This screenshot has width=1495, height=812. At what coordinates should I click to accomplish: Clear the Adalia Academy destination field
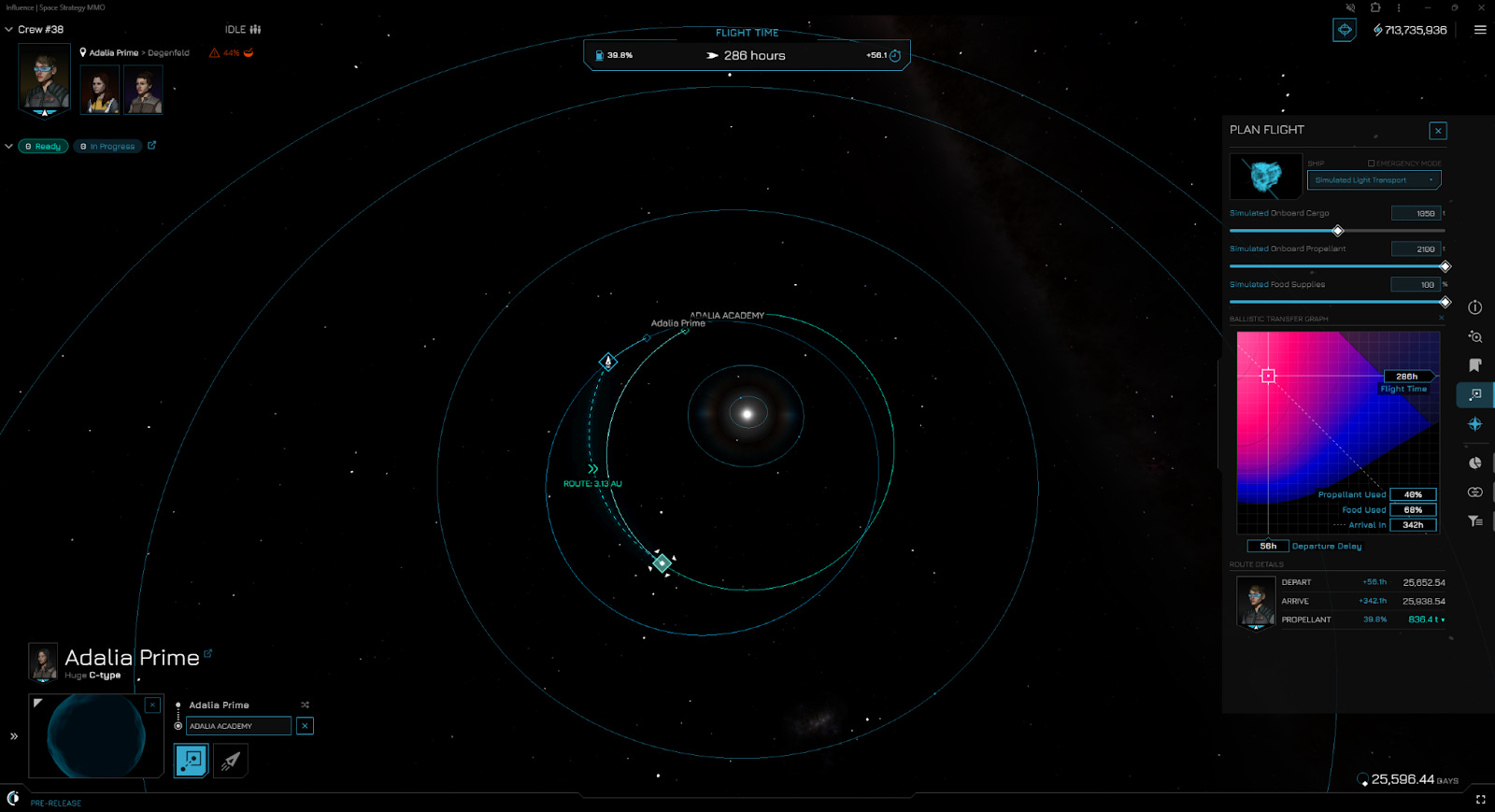[305, 726]
